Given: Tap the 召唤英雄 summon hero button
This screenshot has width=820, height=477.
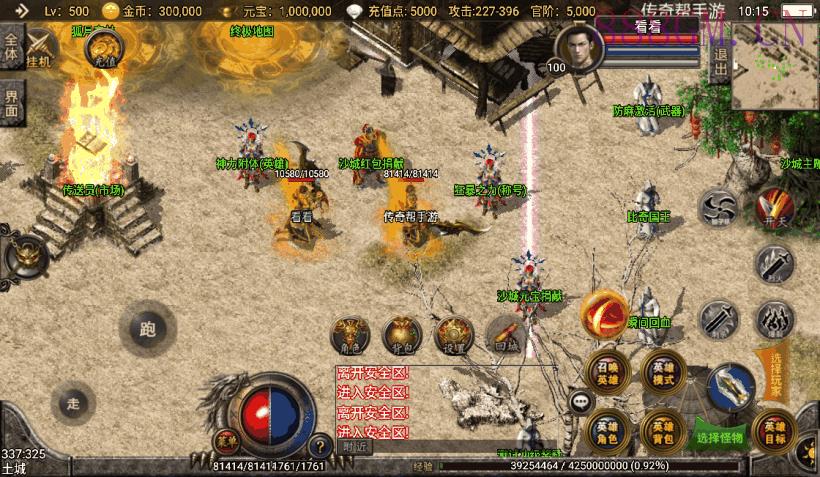Looking at the screenshot, I should 607,371.
